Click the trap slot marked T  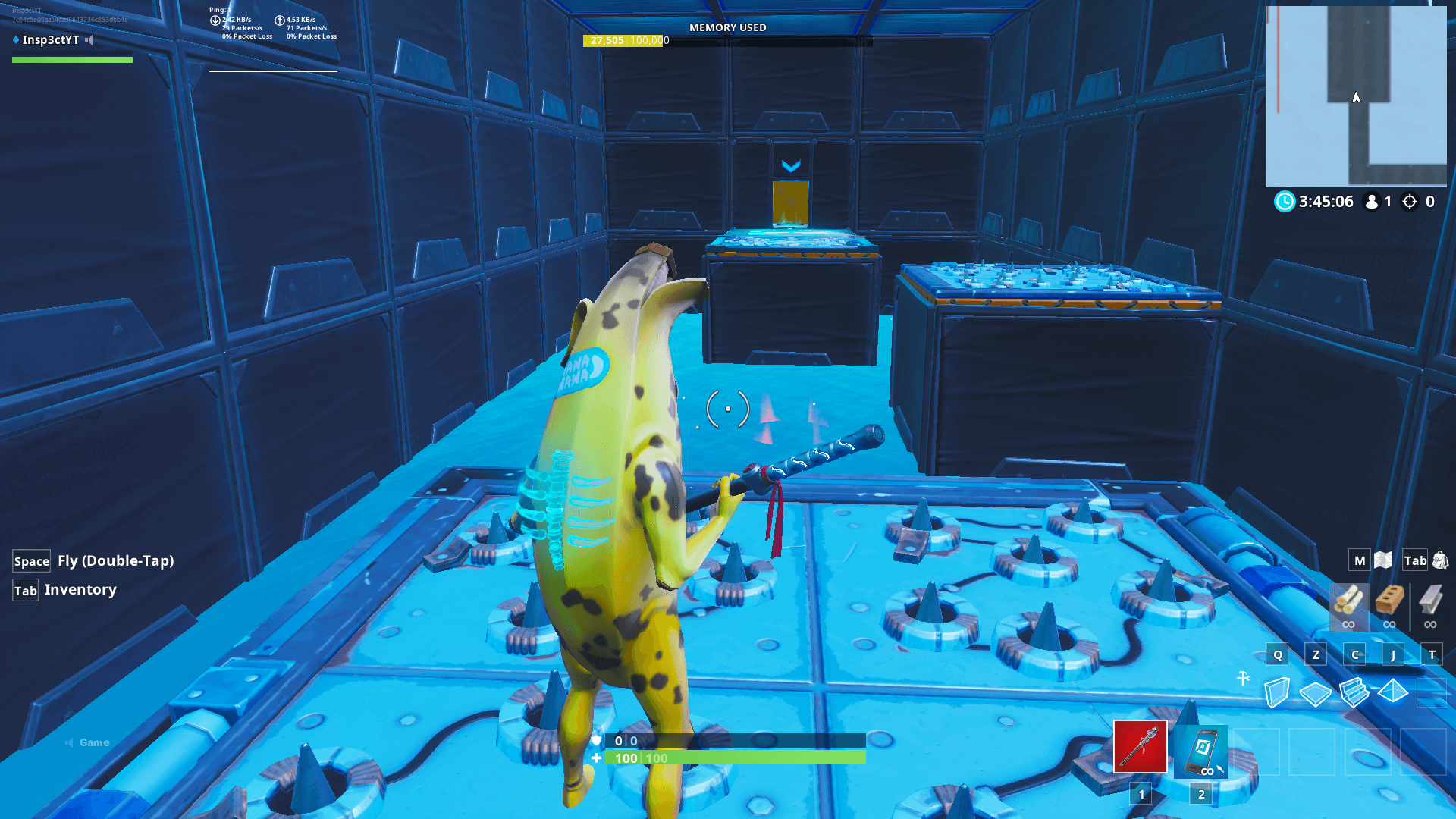[1432, 654]
